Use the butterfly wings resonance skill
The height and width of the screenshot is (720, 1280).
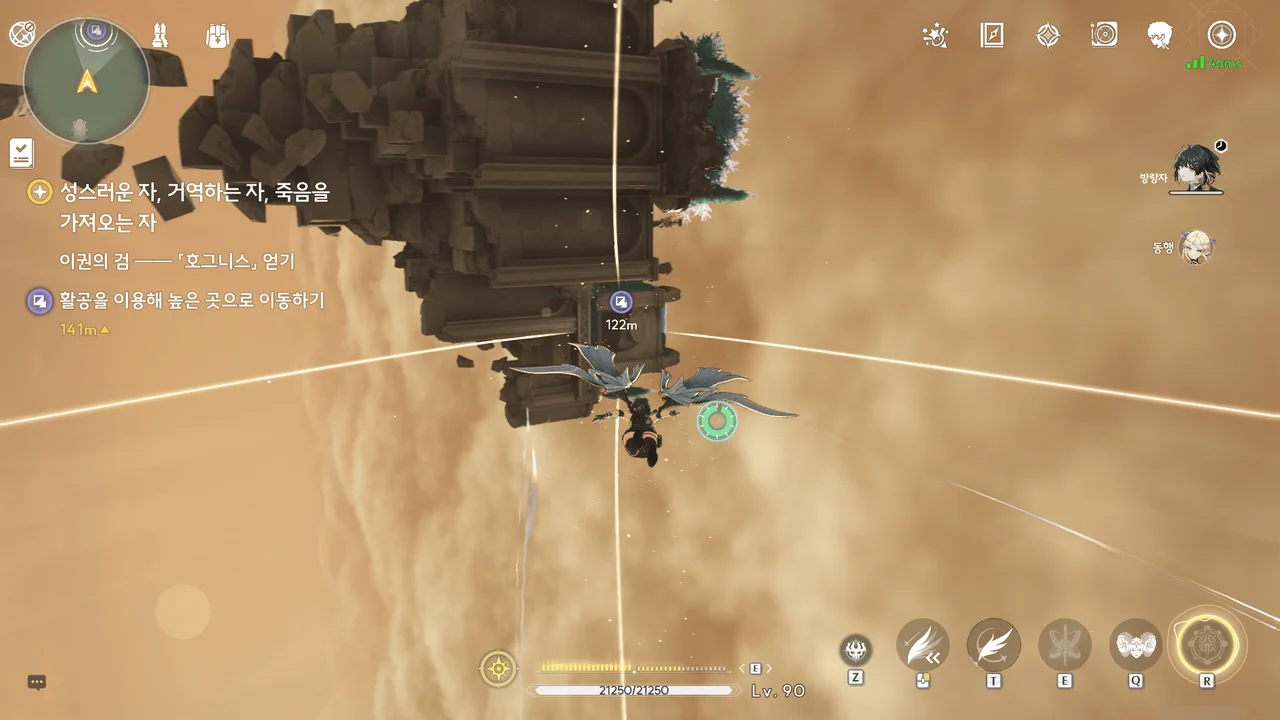pos(1064,645)
